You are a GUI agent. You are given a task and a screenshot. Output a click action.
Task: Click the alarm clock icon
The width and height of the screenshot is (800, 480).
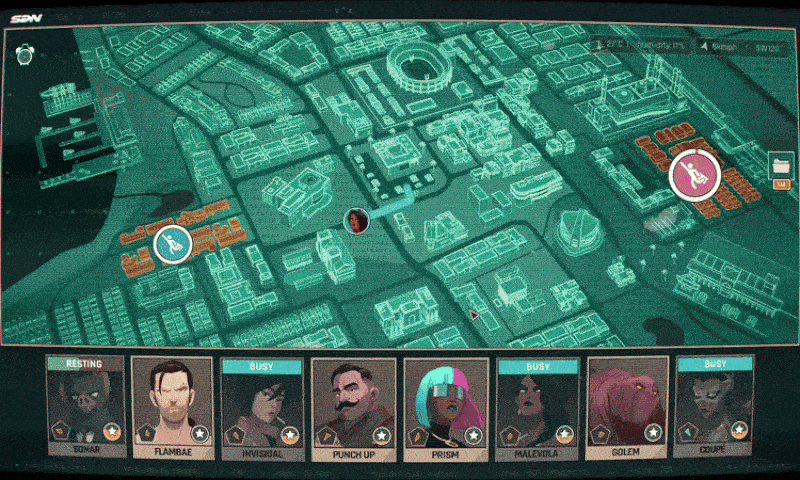pyautogui.click(x=24, y=54)
